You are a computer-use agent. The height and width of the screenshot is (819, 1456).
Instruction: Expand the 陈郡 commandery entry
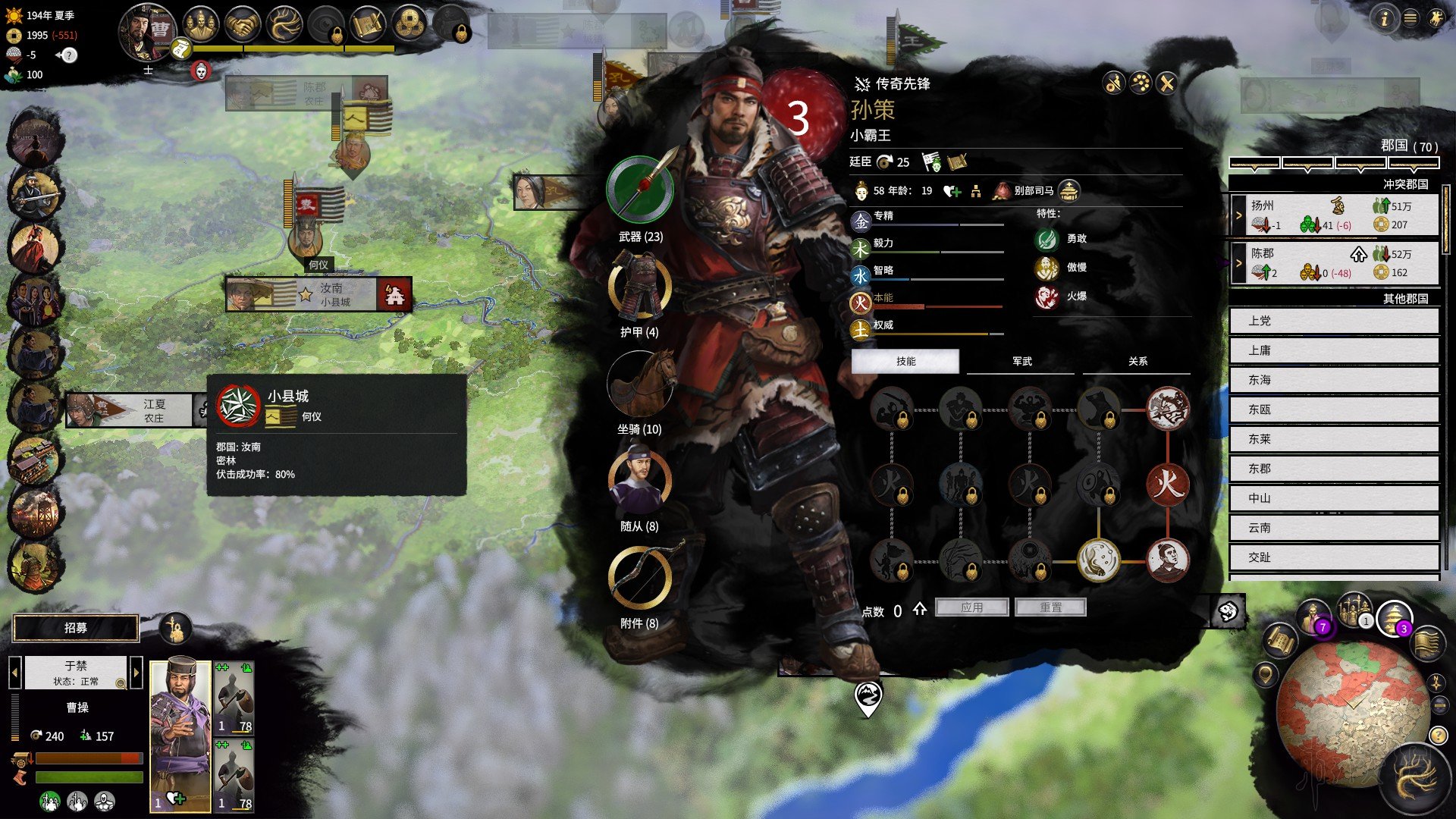(1239, 263)
